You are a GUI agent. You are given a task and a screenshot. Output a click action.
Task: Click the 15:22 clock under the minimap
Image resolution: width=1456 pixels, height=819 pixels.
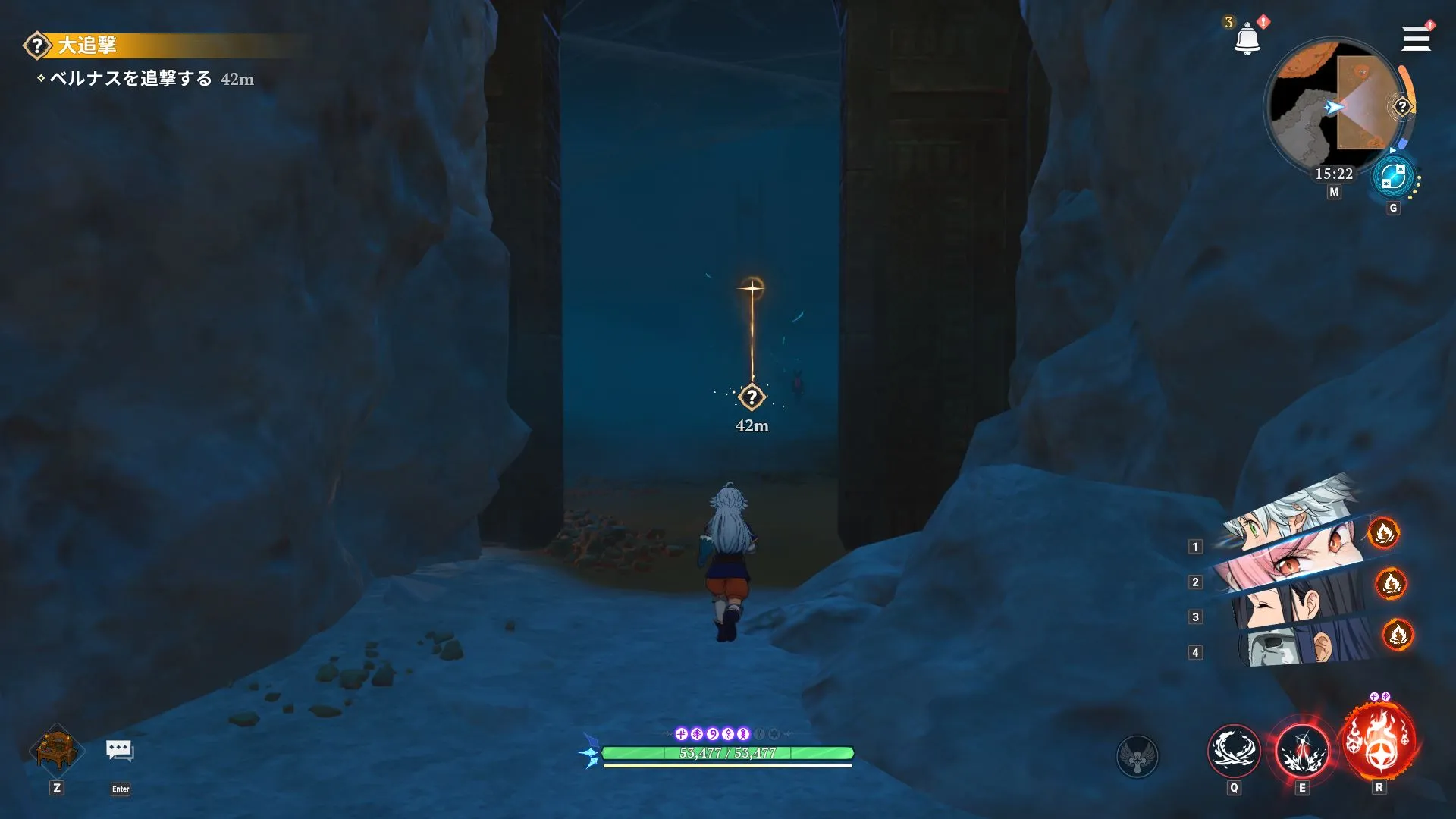[1333, 173]
